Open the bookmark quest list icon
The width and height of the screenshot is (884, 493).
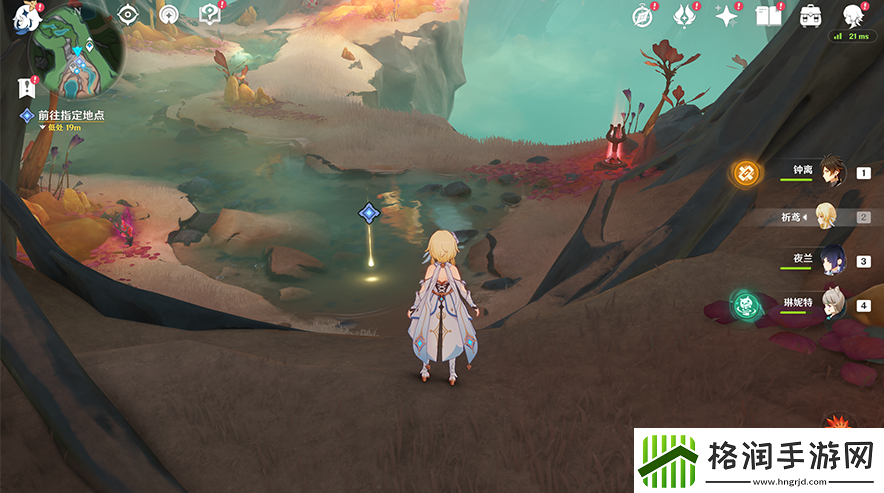click(27, 87)
